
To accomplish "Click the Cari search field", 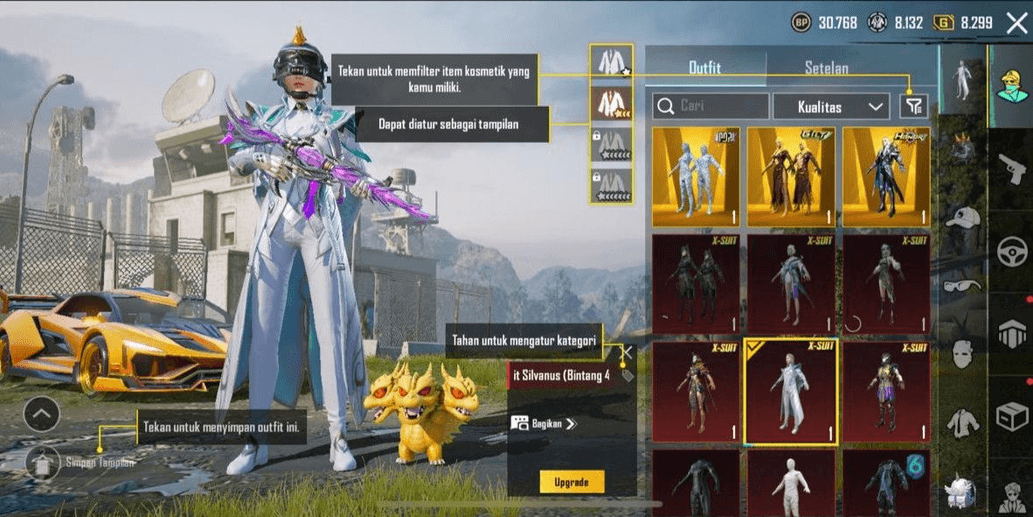I will 710,105.
